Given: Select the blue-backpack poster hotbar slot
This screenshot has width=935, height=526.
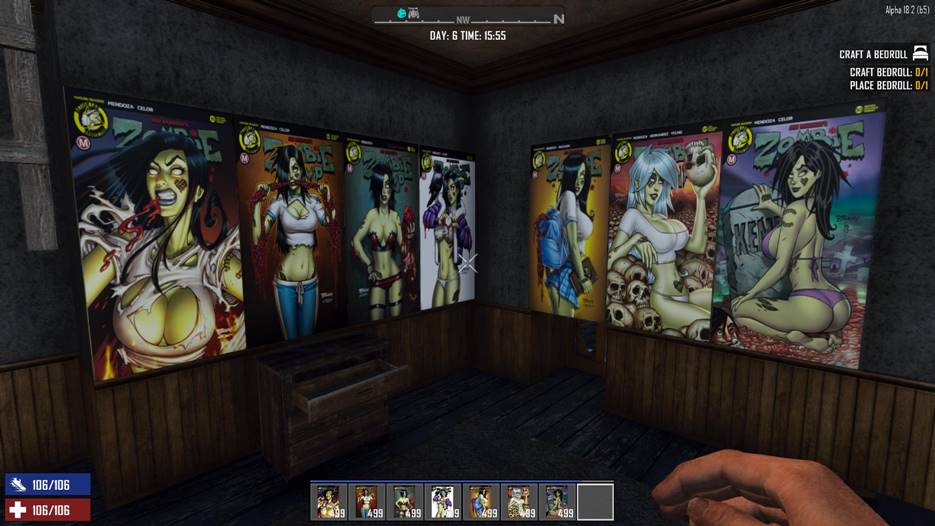Looking at the screenshot, I should [x=481, y=502].
